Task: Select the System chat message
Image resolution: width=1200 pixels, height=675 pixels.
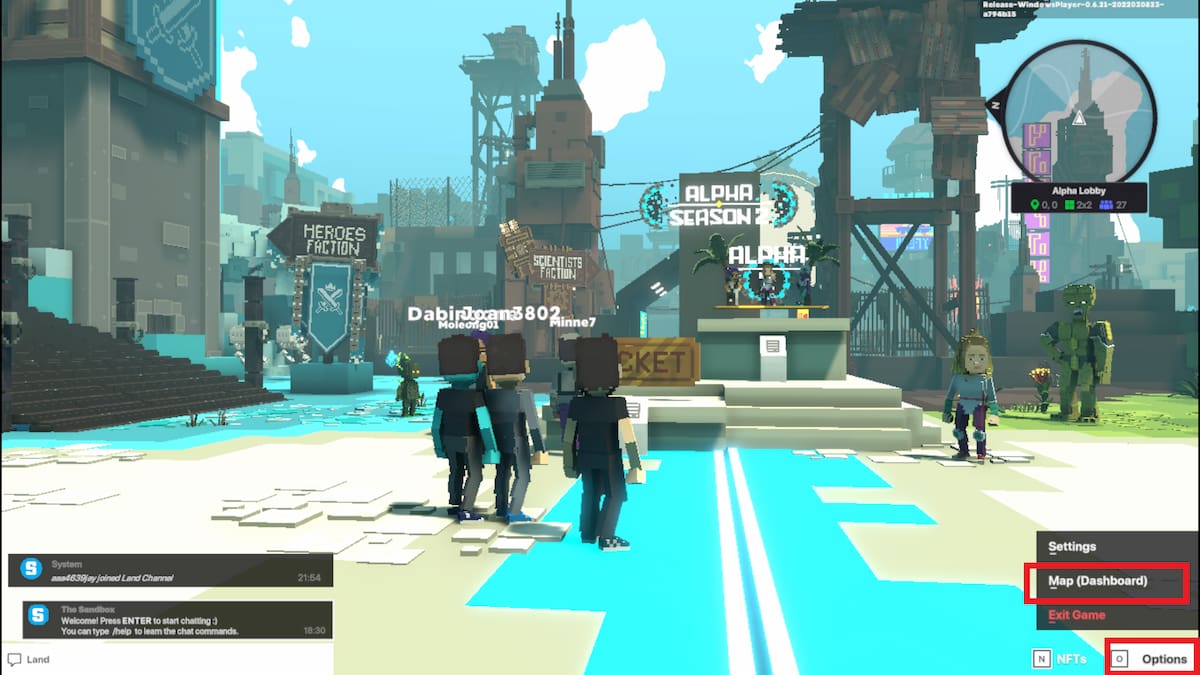Action: (170, 570)
